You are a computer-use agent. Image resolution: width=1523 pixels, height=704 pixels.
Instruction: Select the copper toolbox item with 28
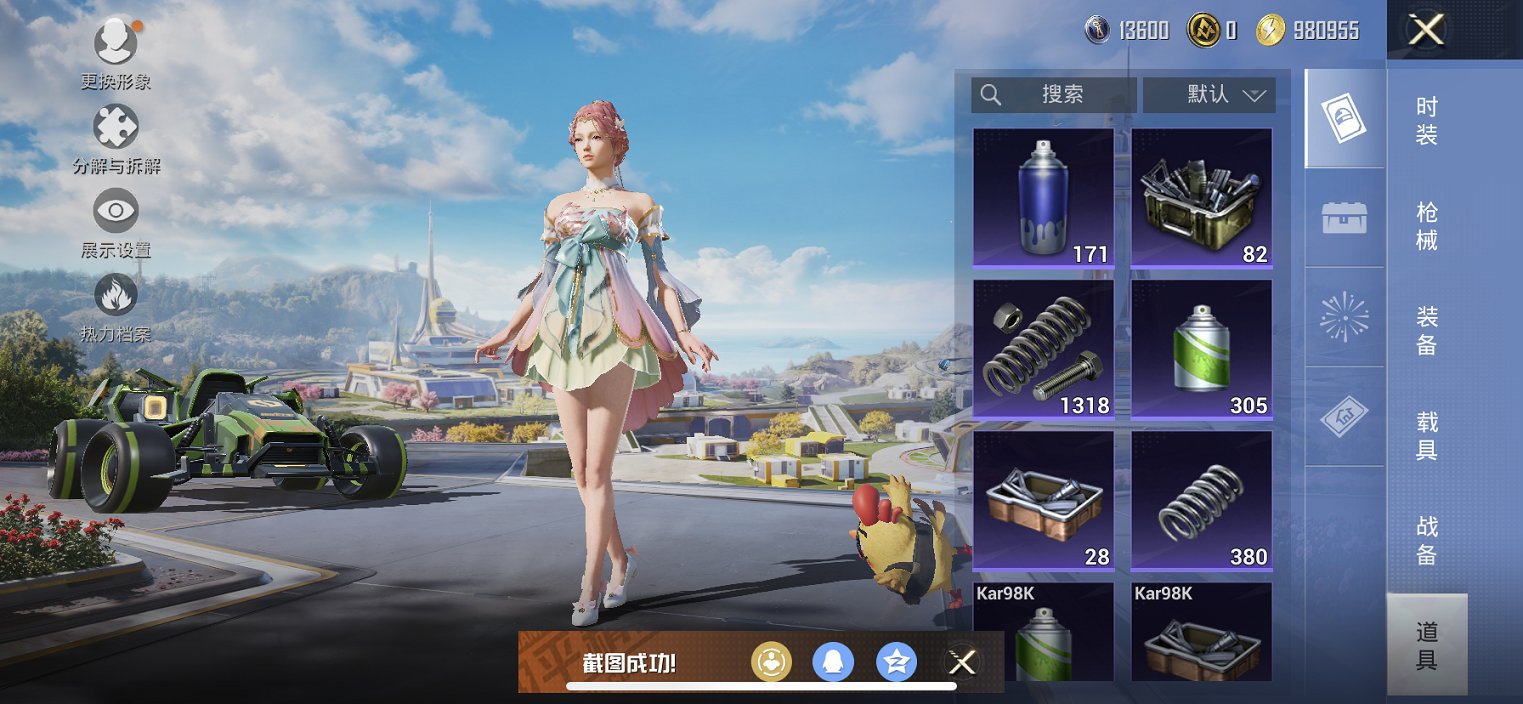[1043, 500]
